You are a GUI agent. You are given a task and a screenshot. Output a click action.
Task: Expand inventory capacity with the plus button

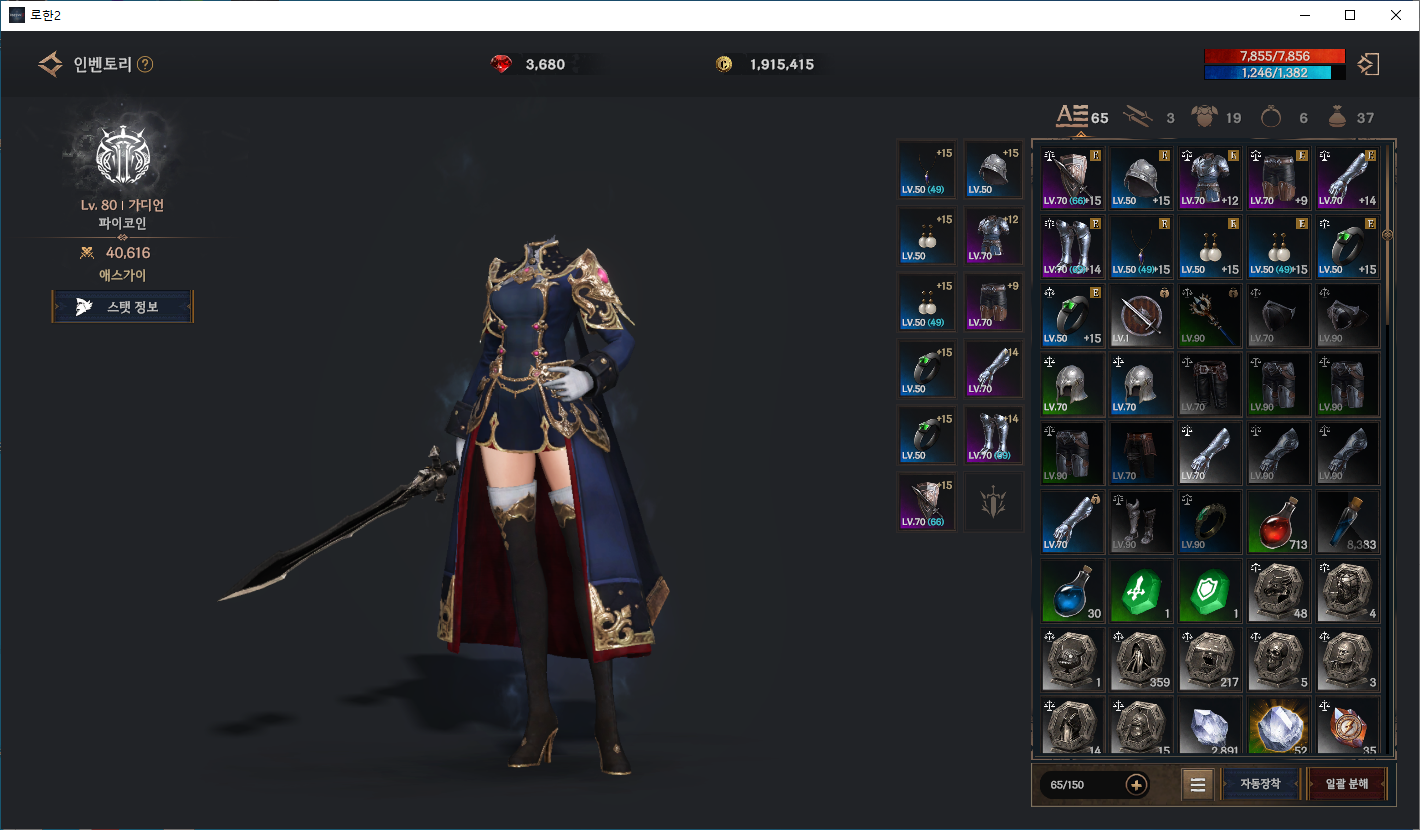tap(1136, 785)
